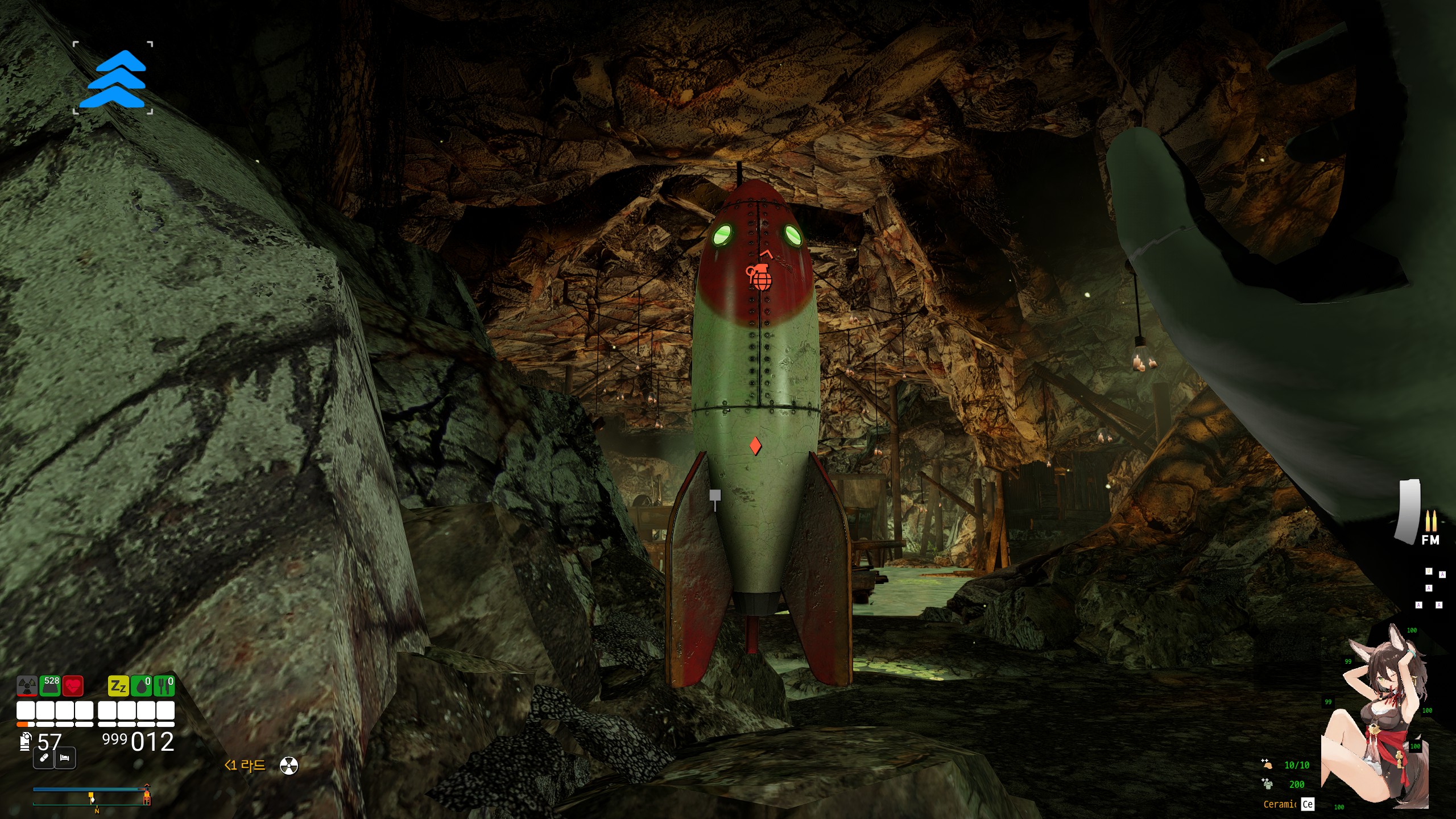This screenshot has width=1456, height=819.
Task: Select the white rifle magazine icon
Action: point(1407,511)
